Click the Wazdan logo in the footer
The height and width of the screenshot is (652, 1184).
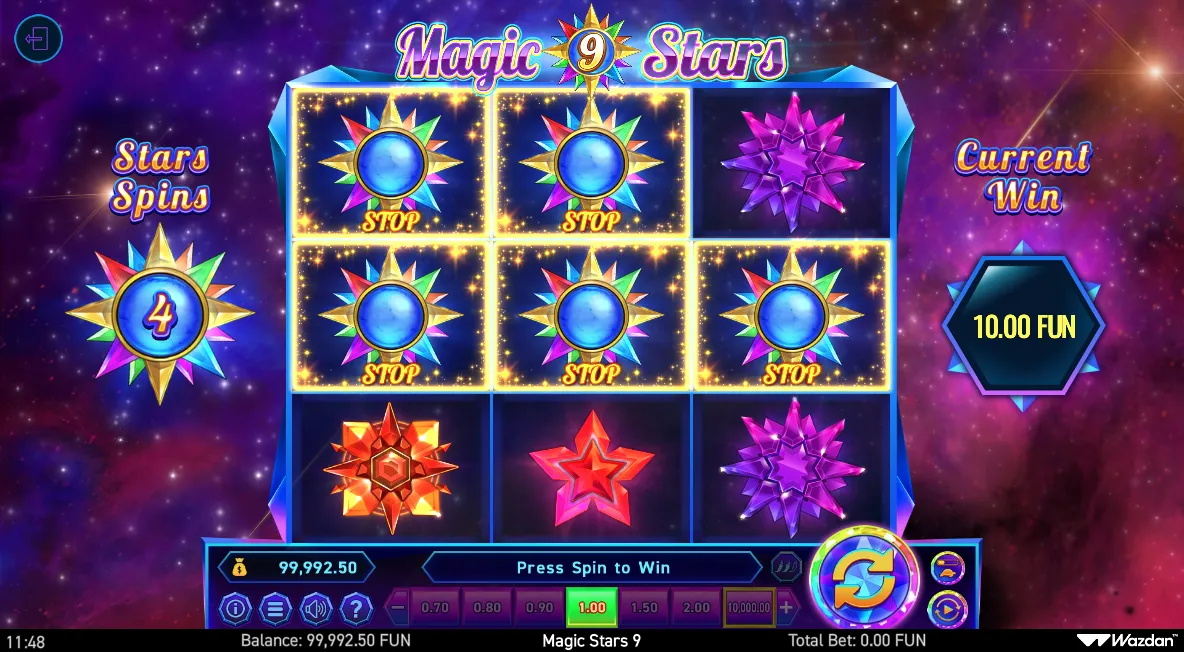click(x=1127, y=641)
